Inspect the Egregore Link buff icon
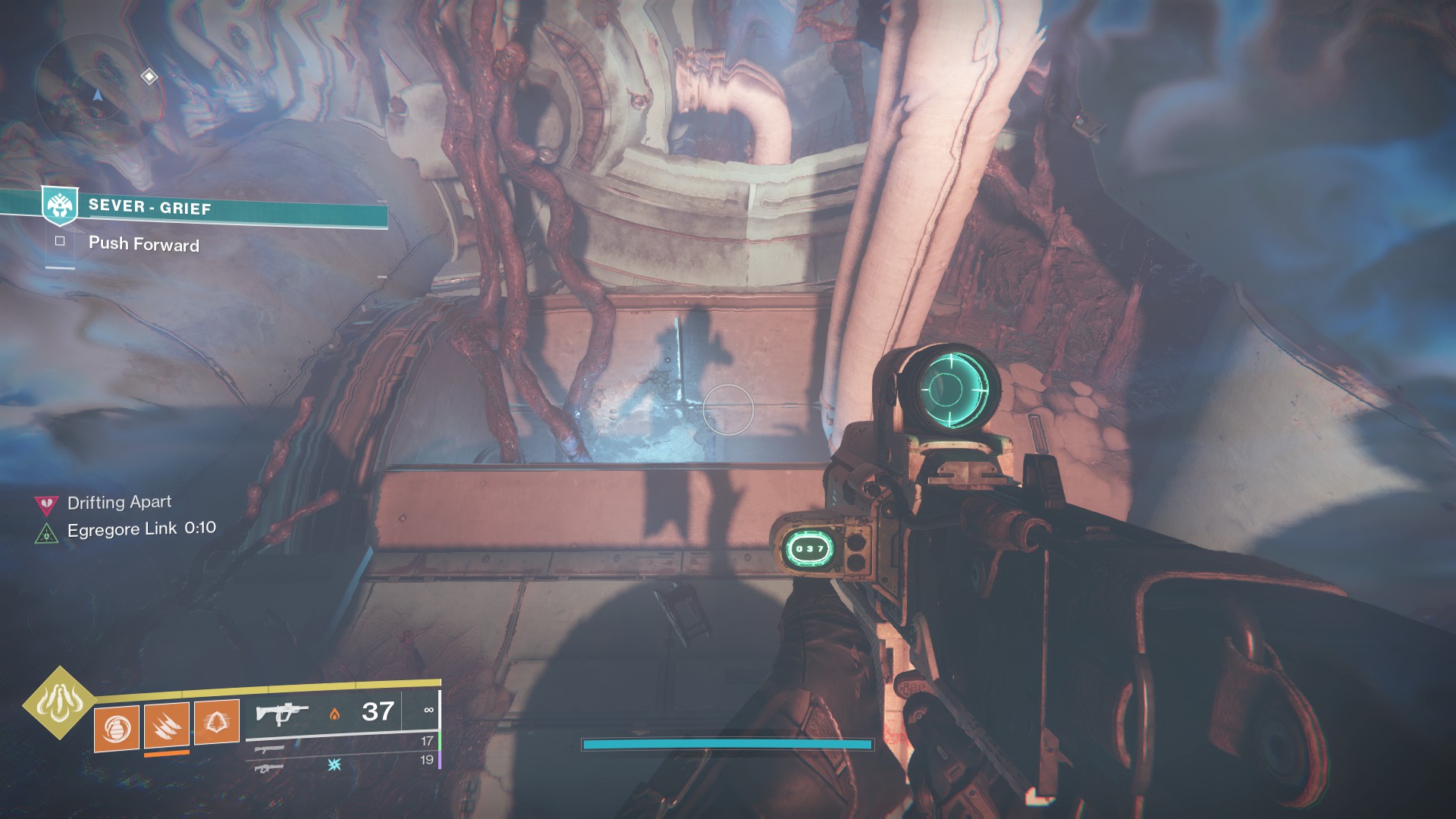The image size is (1456, 819). click(47, 533)
